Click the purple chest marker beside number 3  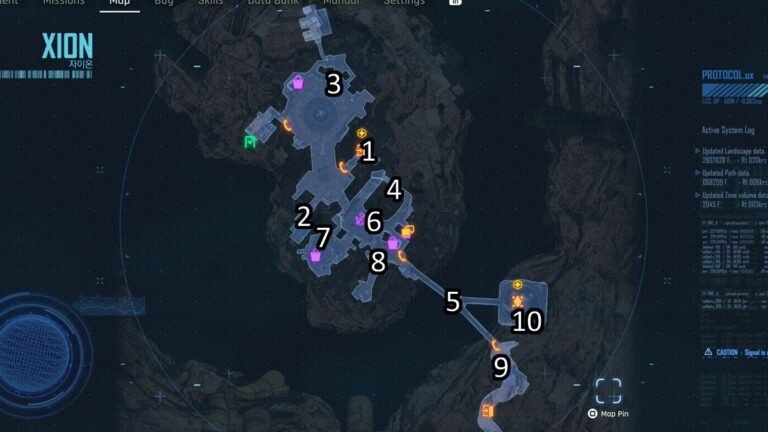click(x=299, y=85)
